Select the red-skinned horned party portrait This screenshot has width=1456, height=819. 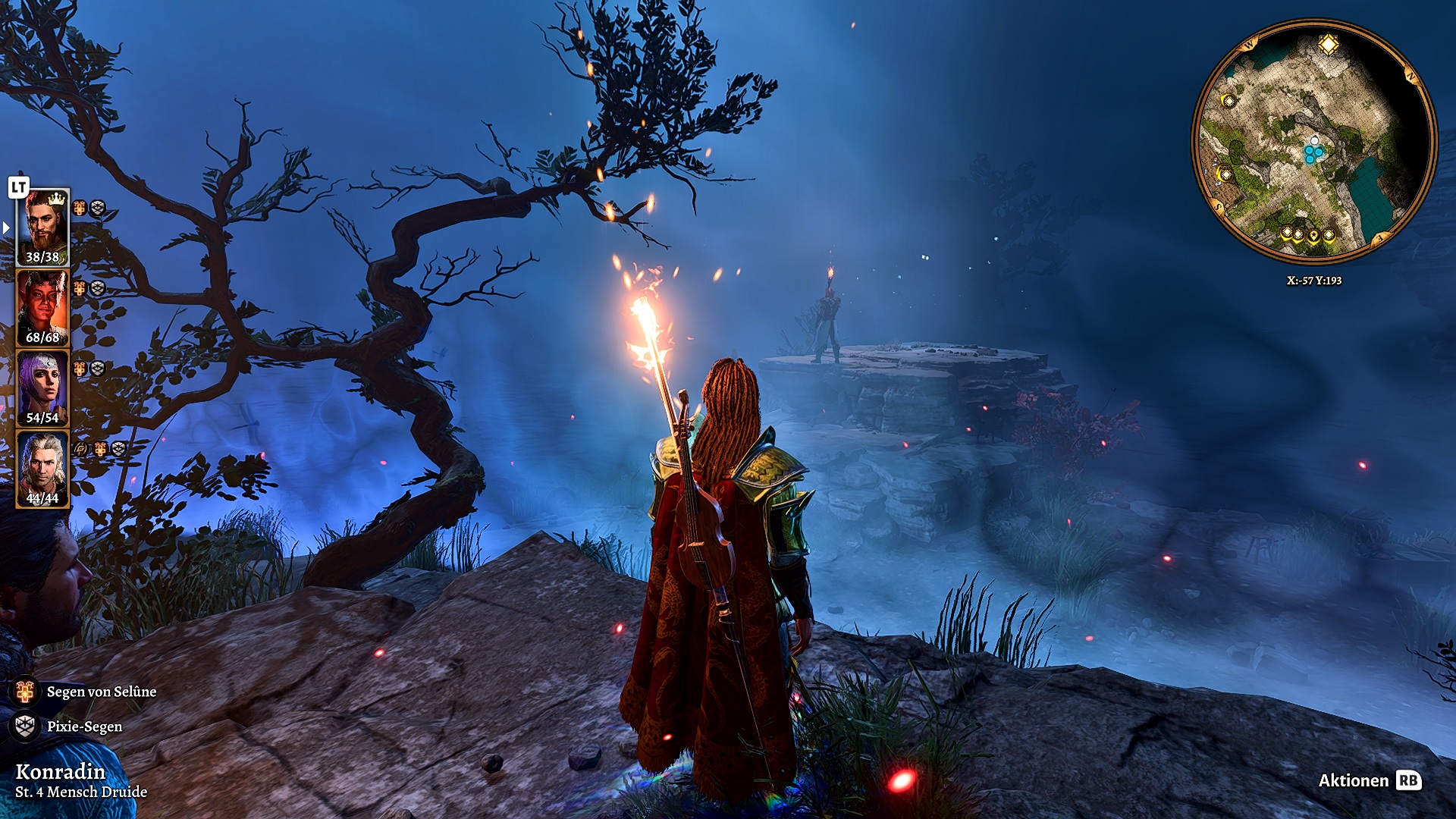(x=42, y=308)
